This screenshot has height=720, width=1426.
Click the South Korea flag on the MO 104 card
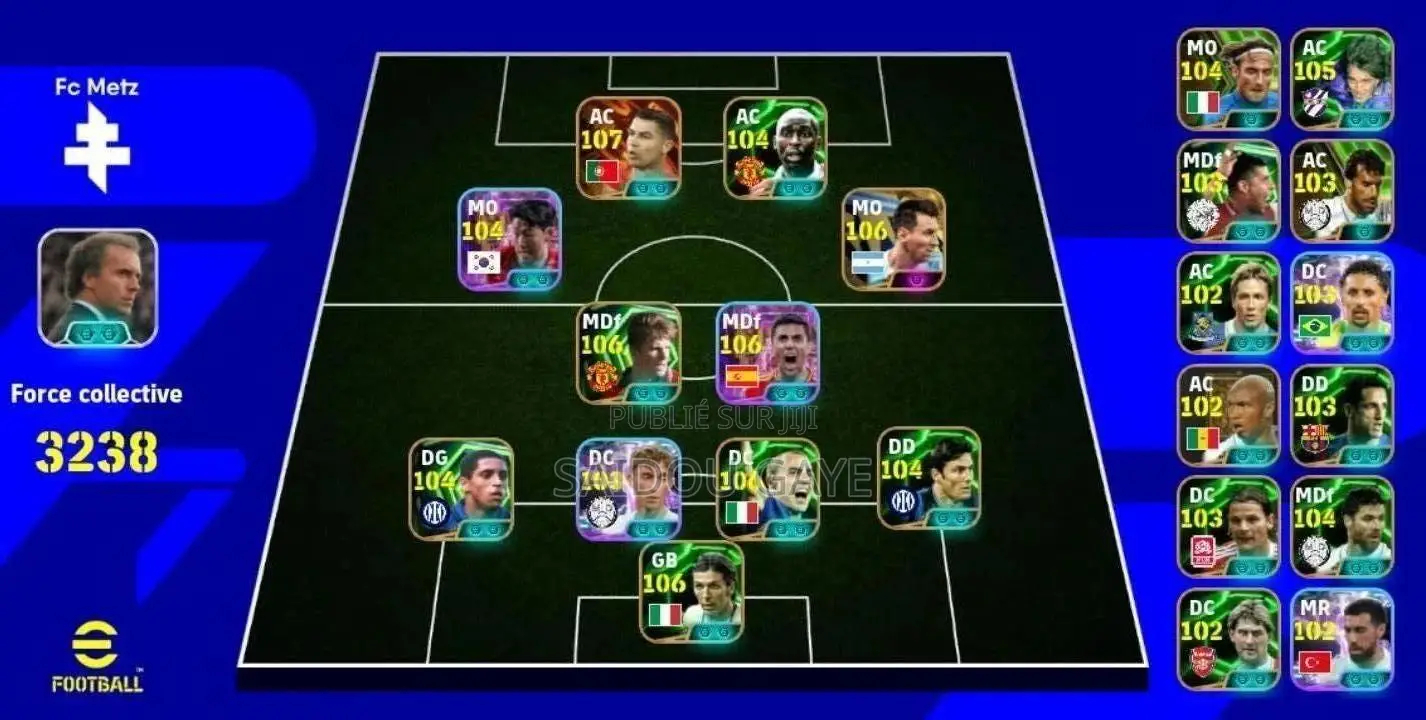pos(485,263)
